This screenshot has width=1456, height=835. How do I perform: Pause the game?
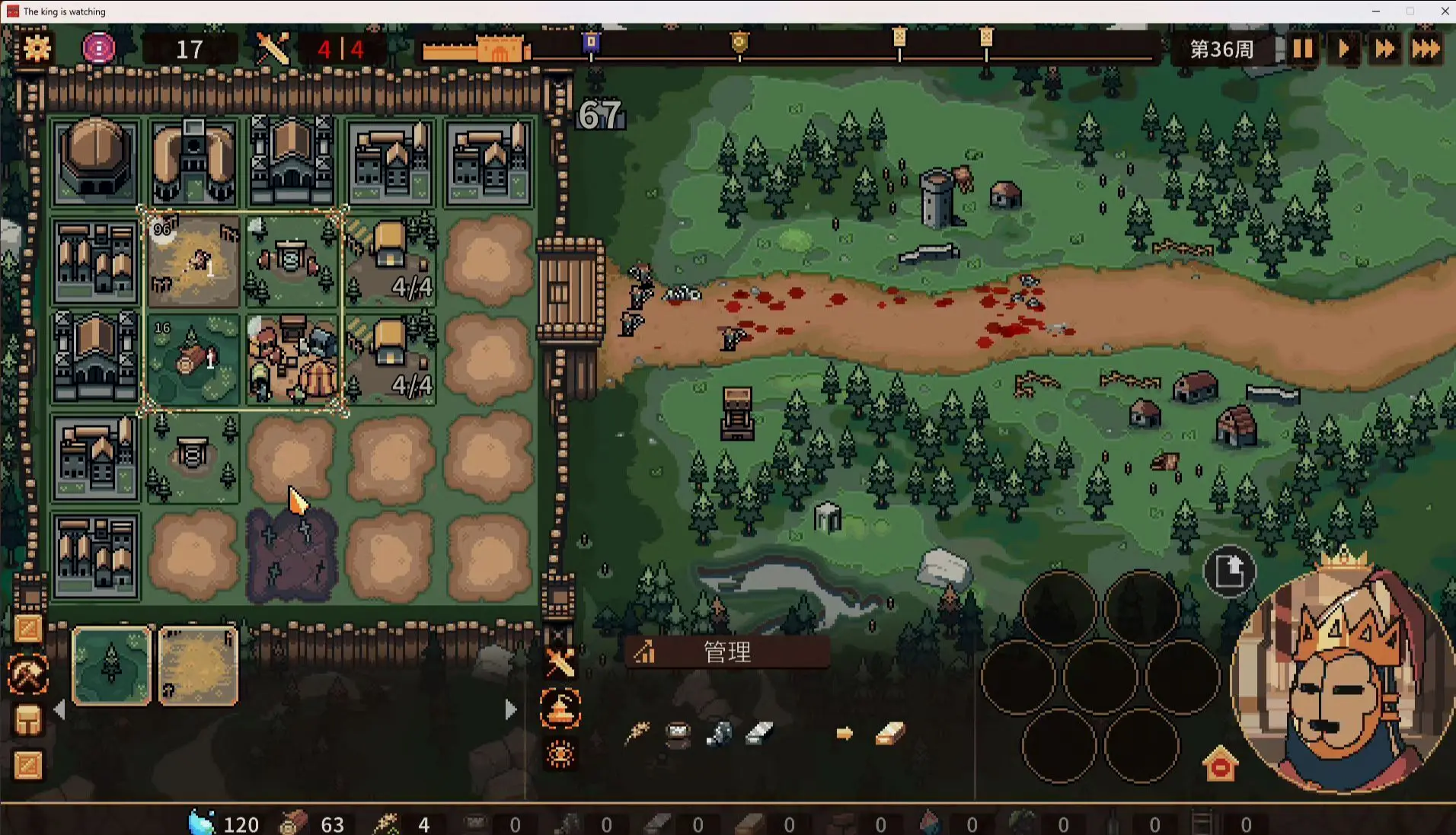(1302, 49)
